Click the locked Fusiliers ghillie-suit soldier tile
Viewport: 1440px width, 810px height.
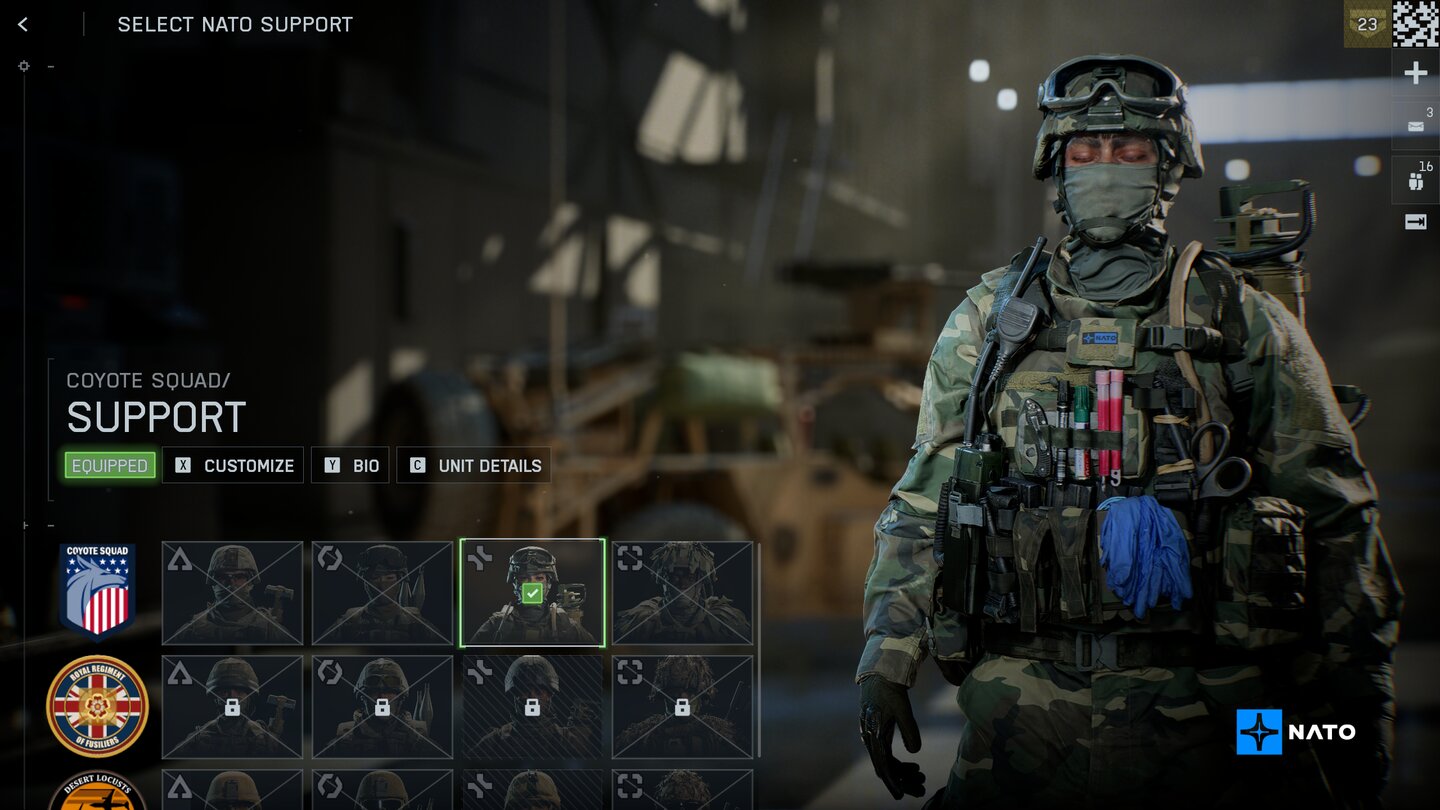click(x=682, y=707)
